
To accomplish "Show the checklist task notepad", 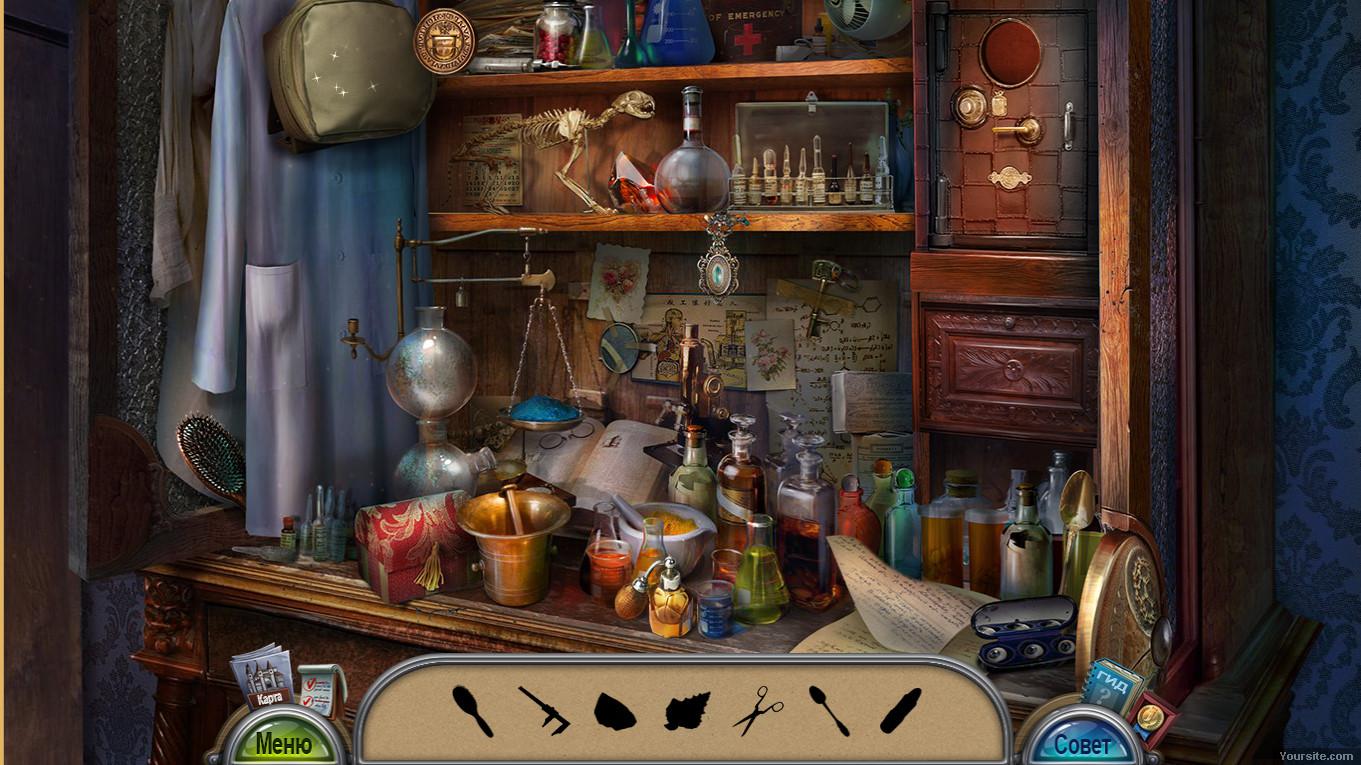I will point(320,688).
